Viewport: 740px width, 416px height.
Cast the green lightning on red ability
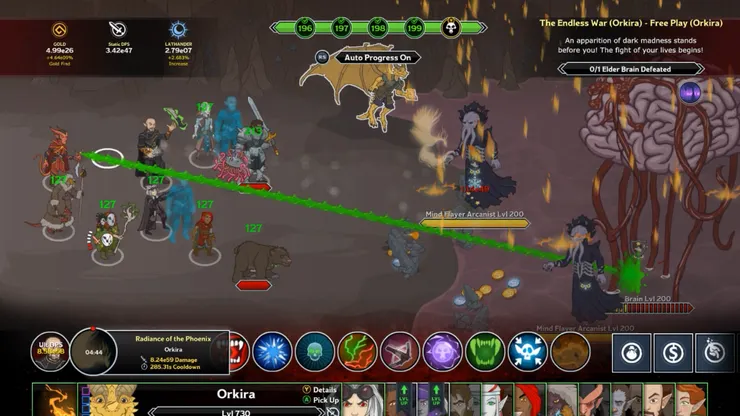click(357, 352)
